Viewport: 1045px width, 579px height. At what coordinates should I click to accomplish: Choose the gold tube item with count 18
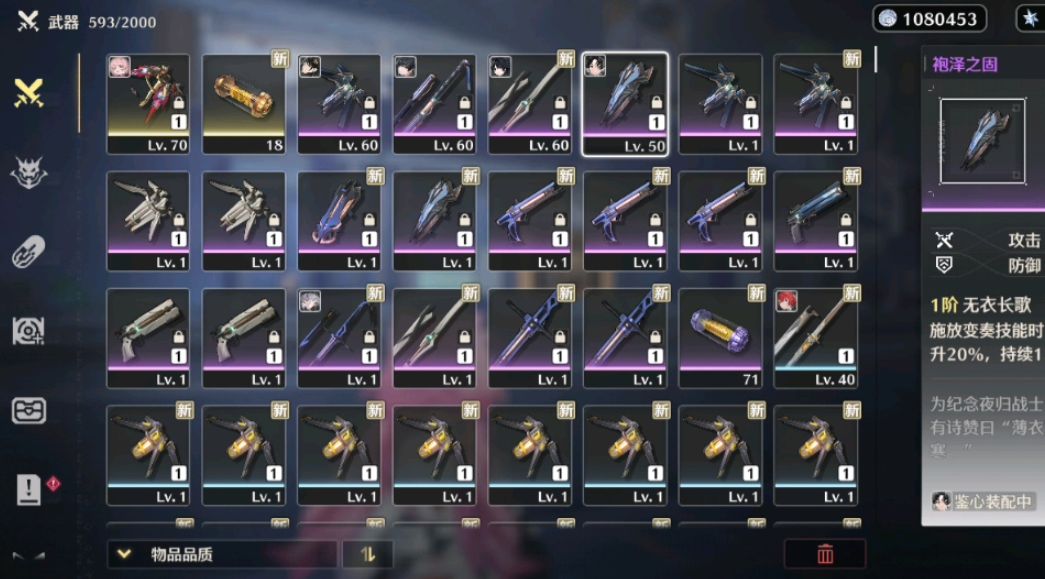pyautogui.click(x=244, y=104)
